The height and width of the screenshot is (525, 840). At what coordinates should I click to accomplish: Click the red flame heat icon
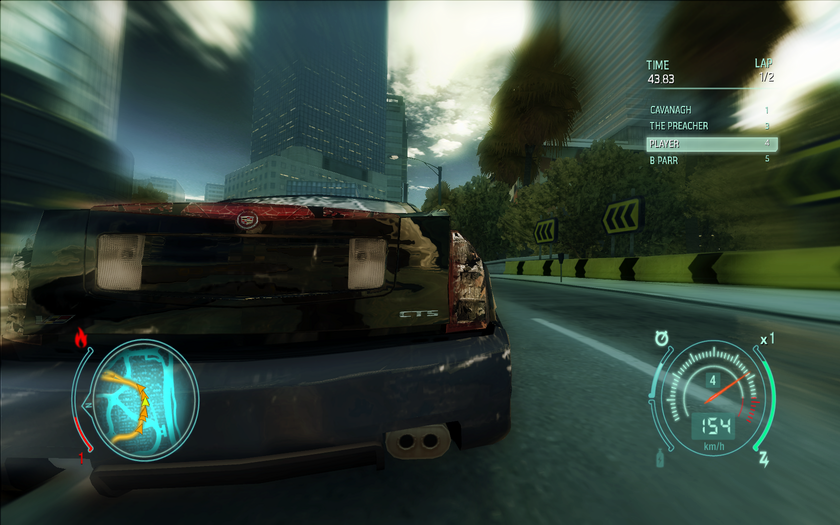click(x=81, y=338)
